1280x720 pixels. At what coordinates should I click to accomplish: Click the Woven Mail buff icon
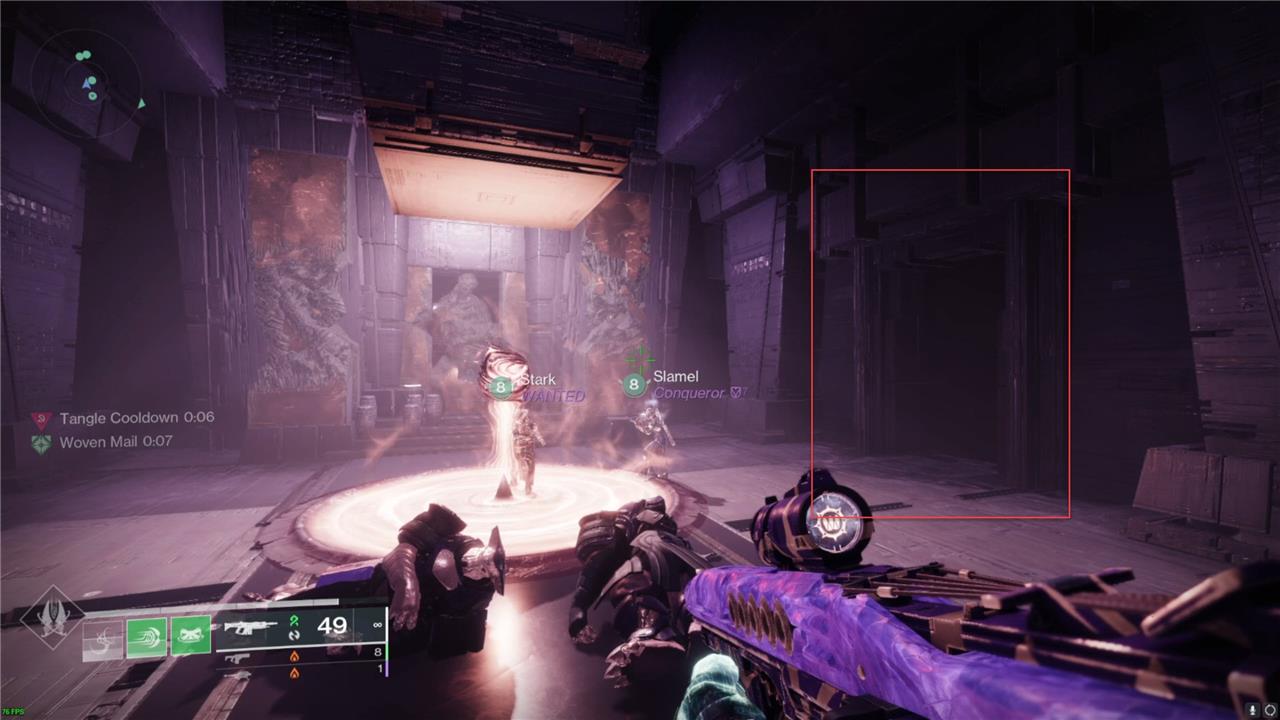click(x=41, y=442)
